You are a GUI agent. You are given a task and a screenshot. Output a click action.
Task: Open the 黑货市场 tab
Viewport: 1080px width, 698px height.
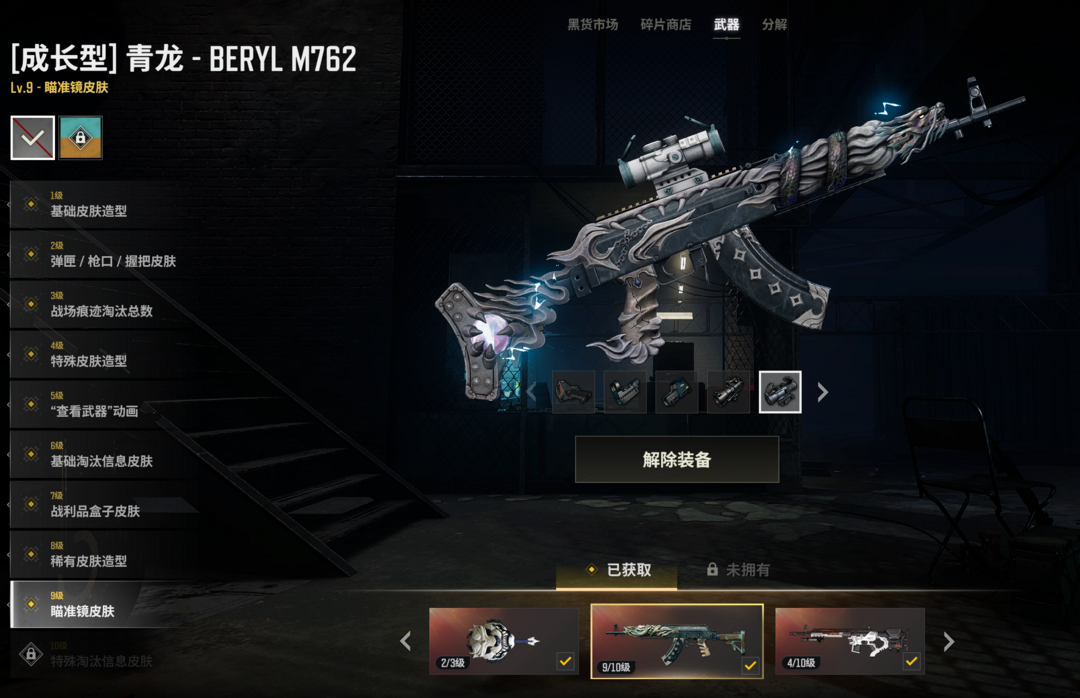(592, 25)
